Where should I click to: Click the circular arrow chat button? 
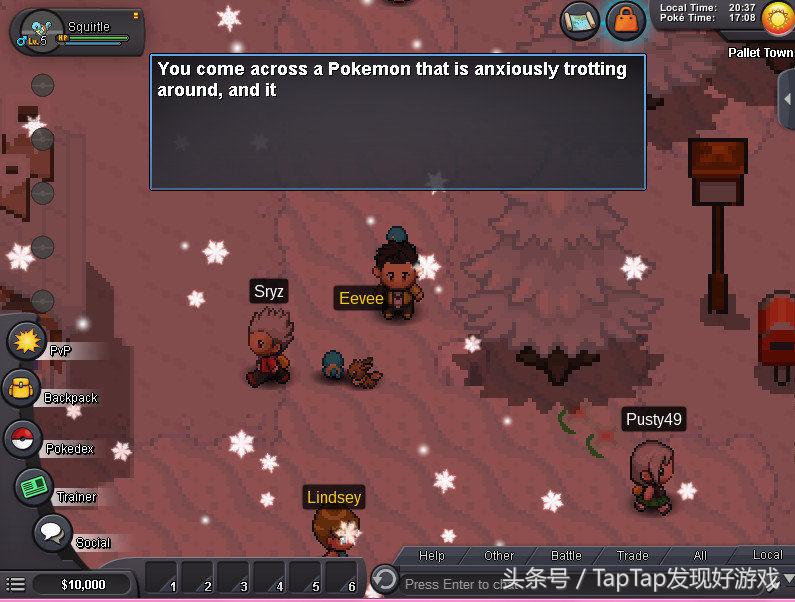(384, 579)
